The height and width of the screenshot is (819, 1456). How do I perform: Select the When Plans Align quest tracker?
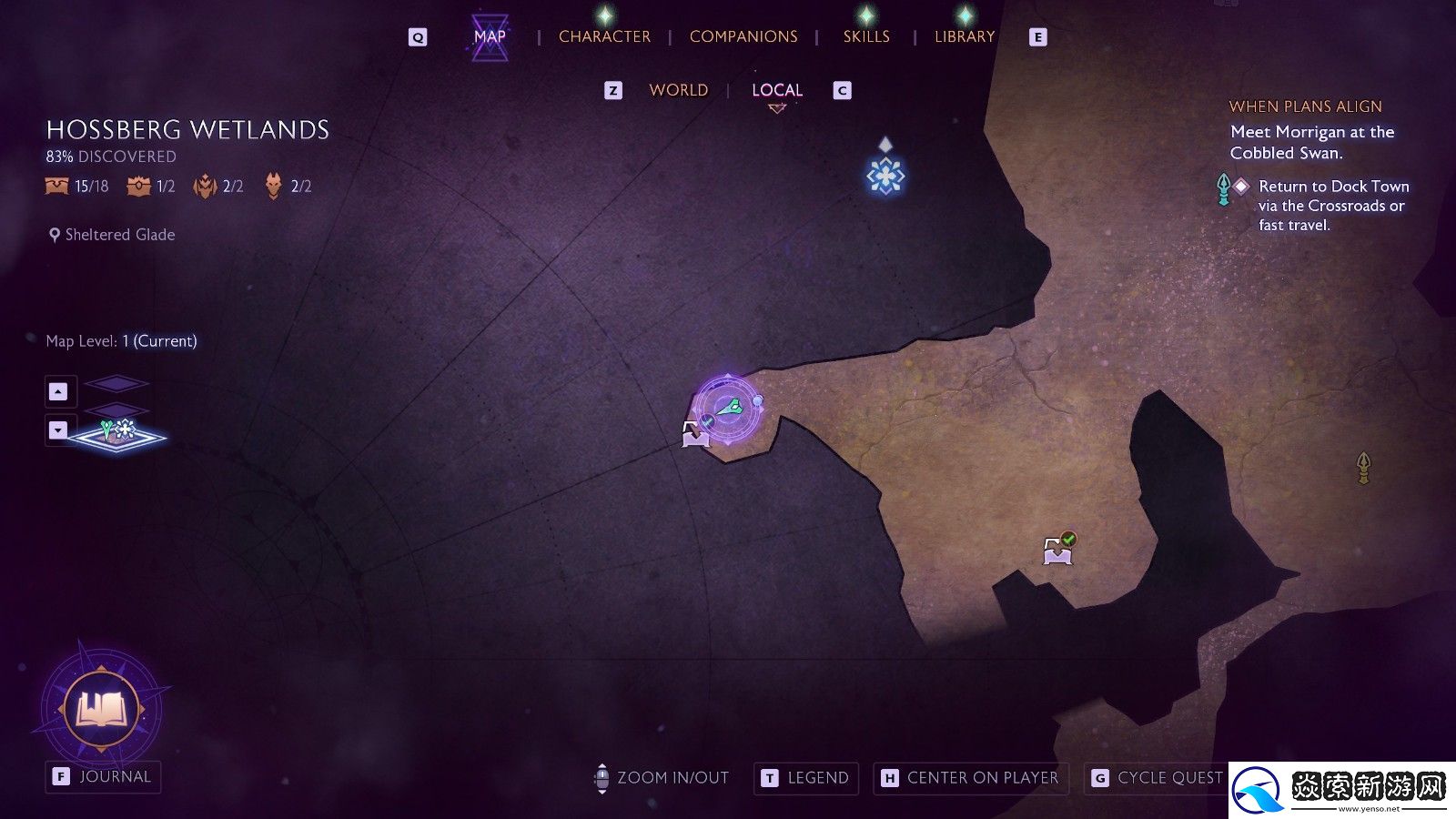pyautogui.click(x=1305, y=106)
